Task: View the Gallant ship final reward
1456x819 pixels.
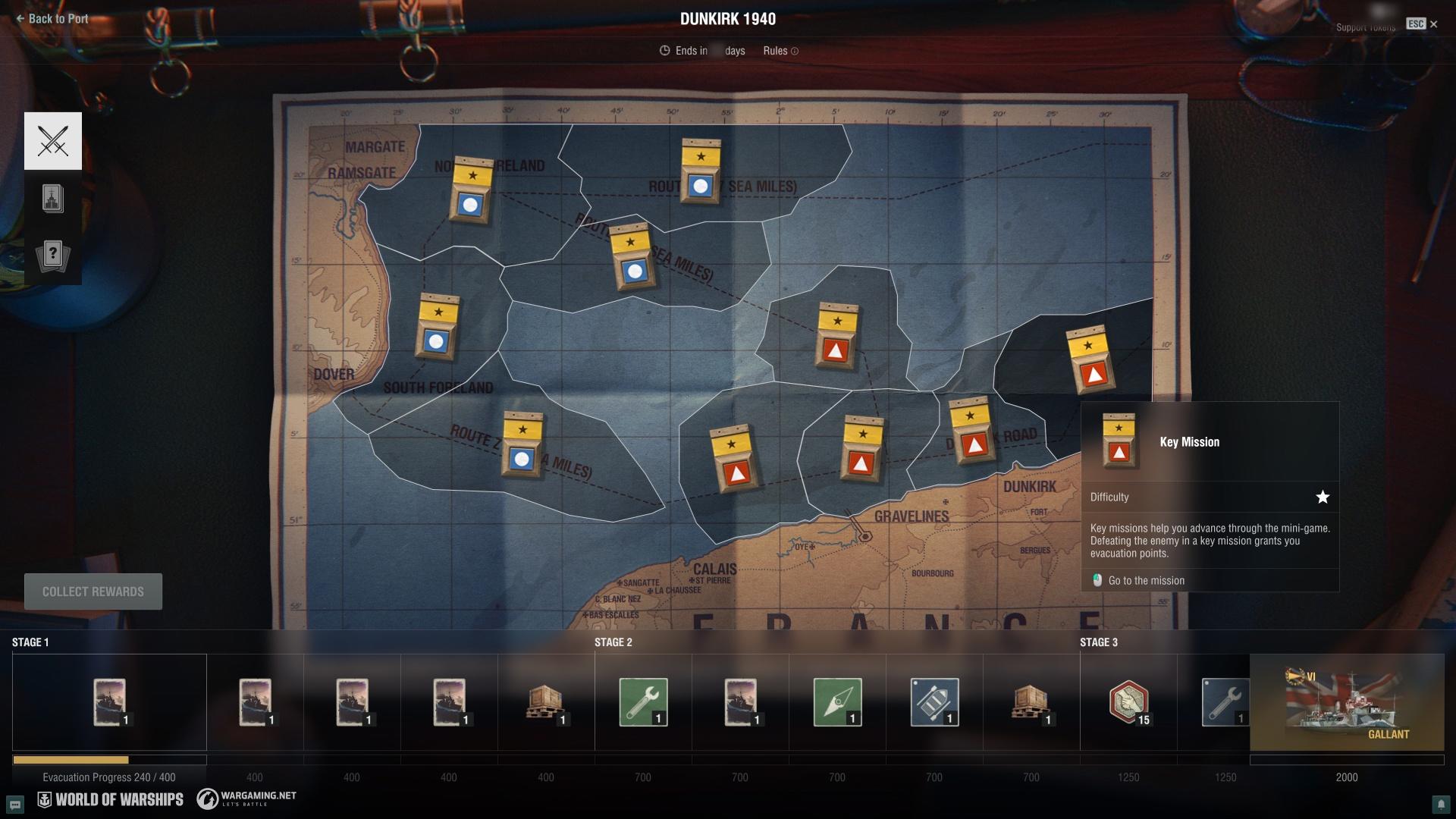Action: pyautogui.click(x=1346, y=702)
